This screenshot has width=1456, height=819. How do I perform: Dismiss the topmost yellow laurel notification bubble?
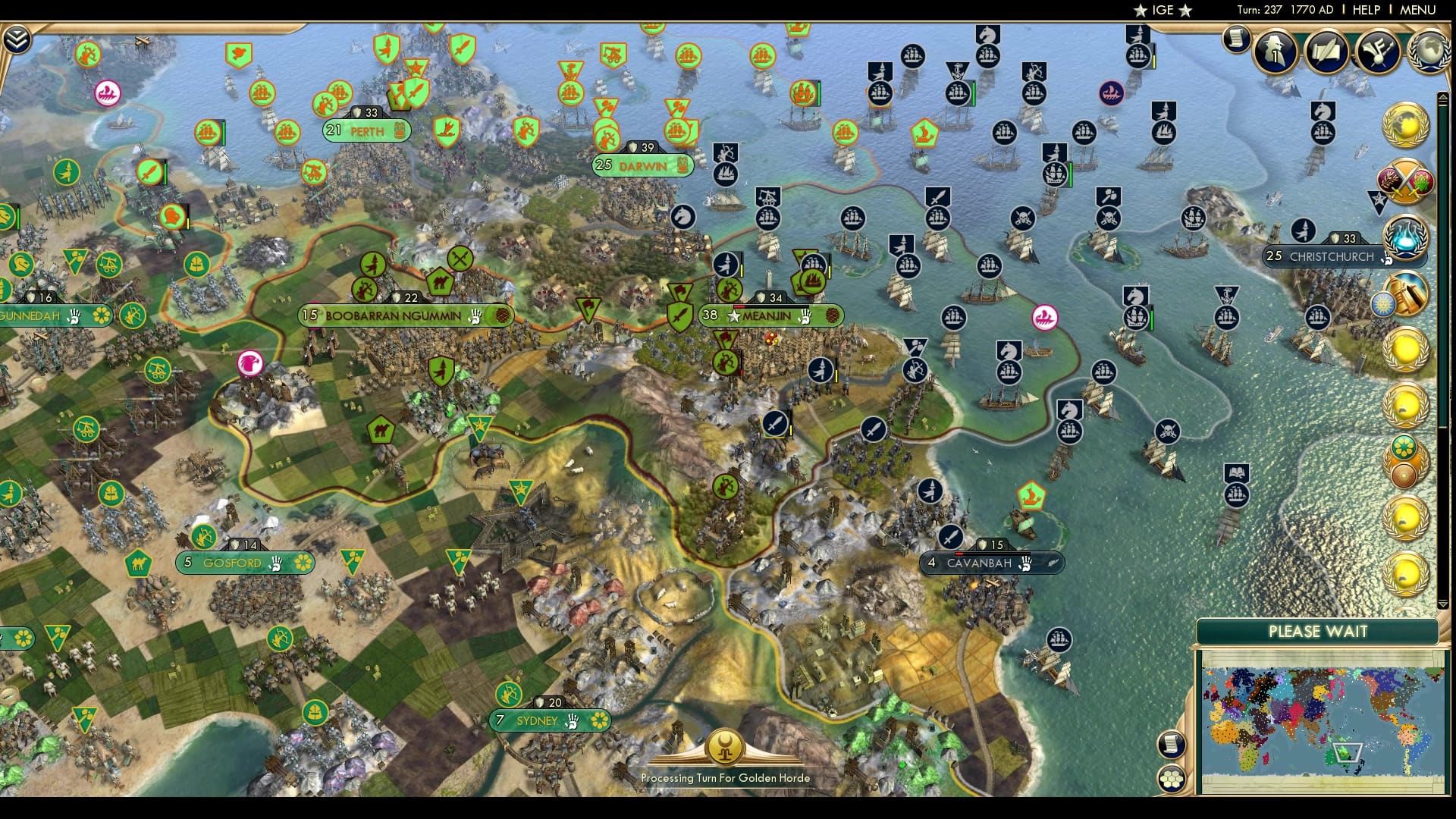tap(1407, 349)
